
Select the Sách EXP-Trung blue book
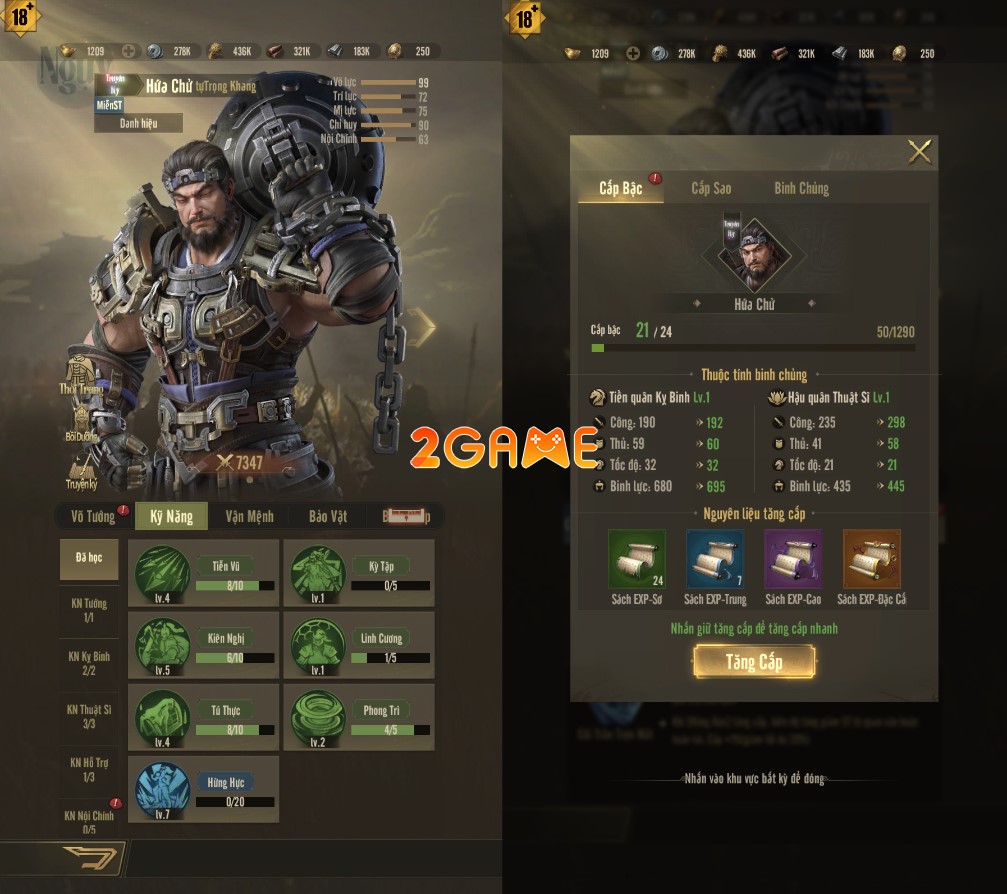coord(715,559)
